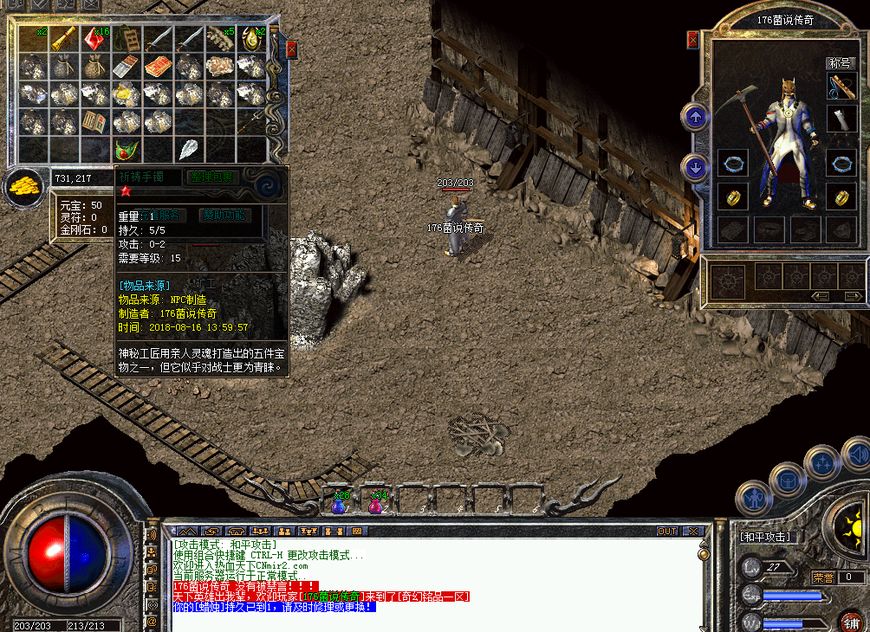
Task: Select the left gold ring equipment slot
Action: pyautogui.click(x=732, y=196)
